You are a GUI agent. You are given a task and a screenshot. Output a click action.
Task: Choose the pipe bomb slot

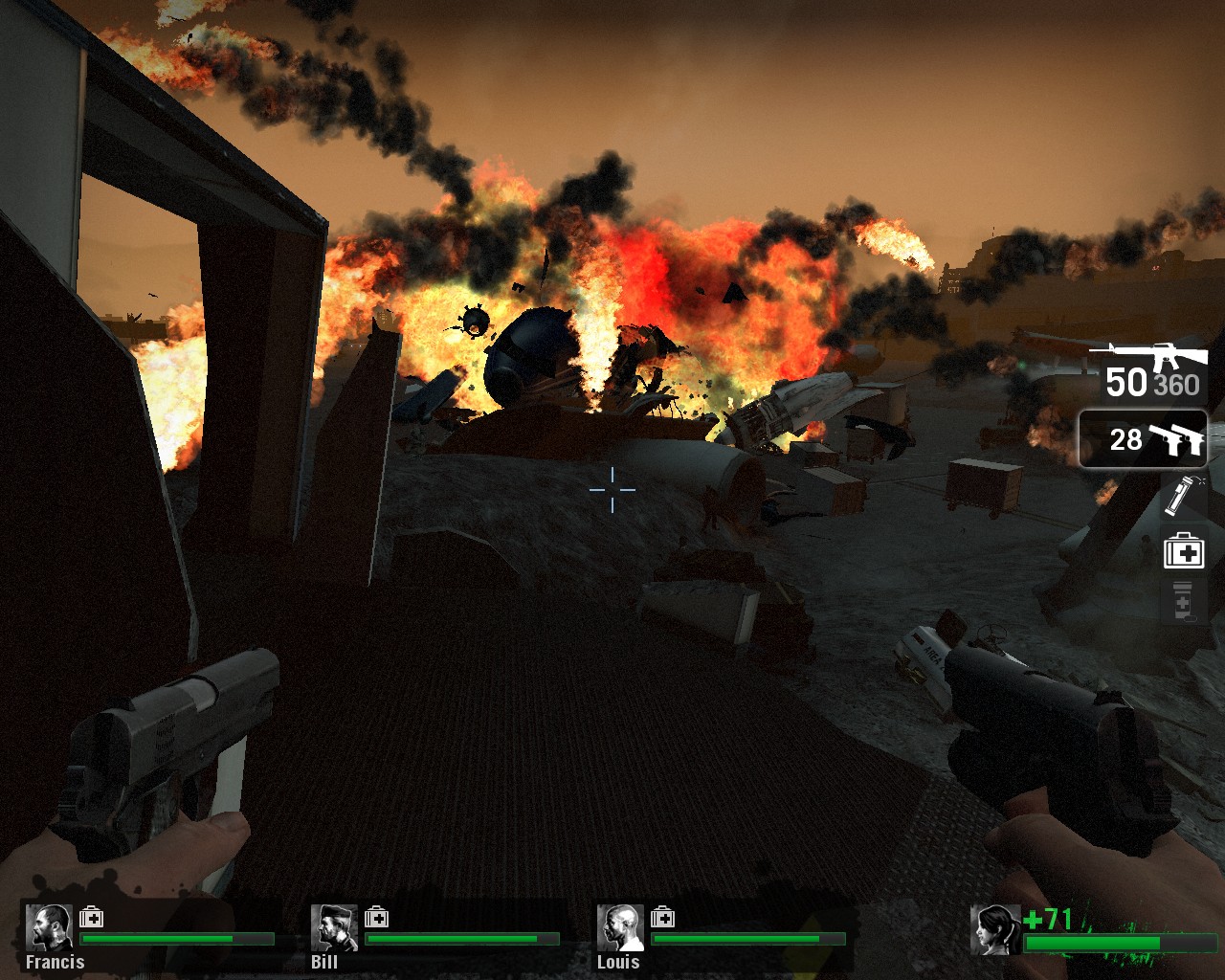1182,495
